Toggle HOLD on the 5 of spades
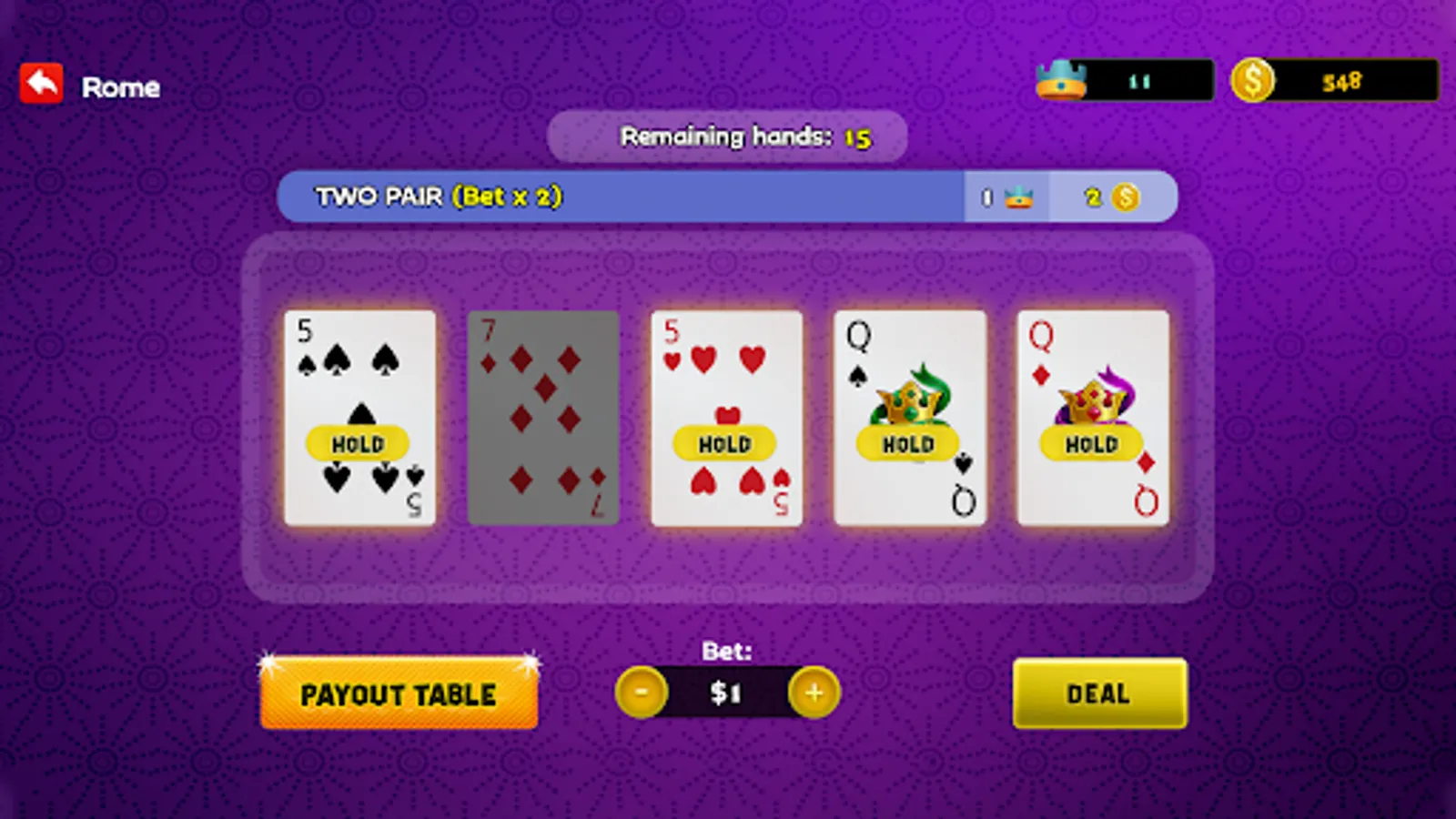Screen dimensions: 1456x819 point(359,444)
